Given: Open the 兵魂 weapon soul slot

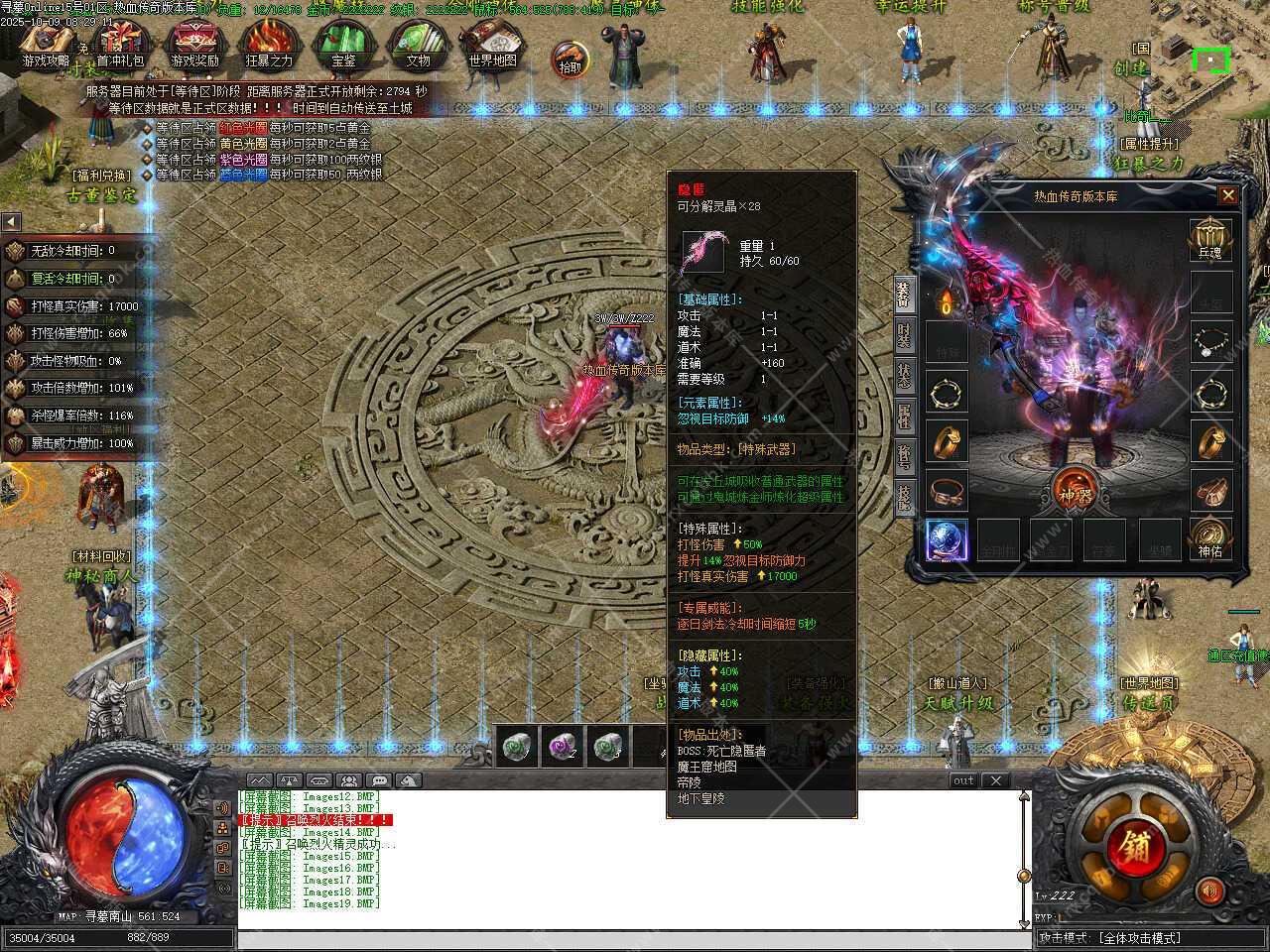Looking at the screenshot, I should click(x=1209, y=239).
